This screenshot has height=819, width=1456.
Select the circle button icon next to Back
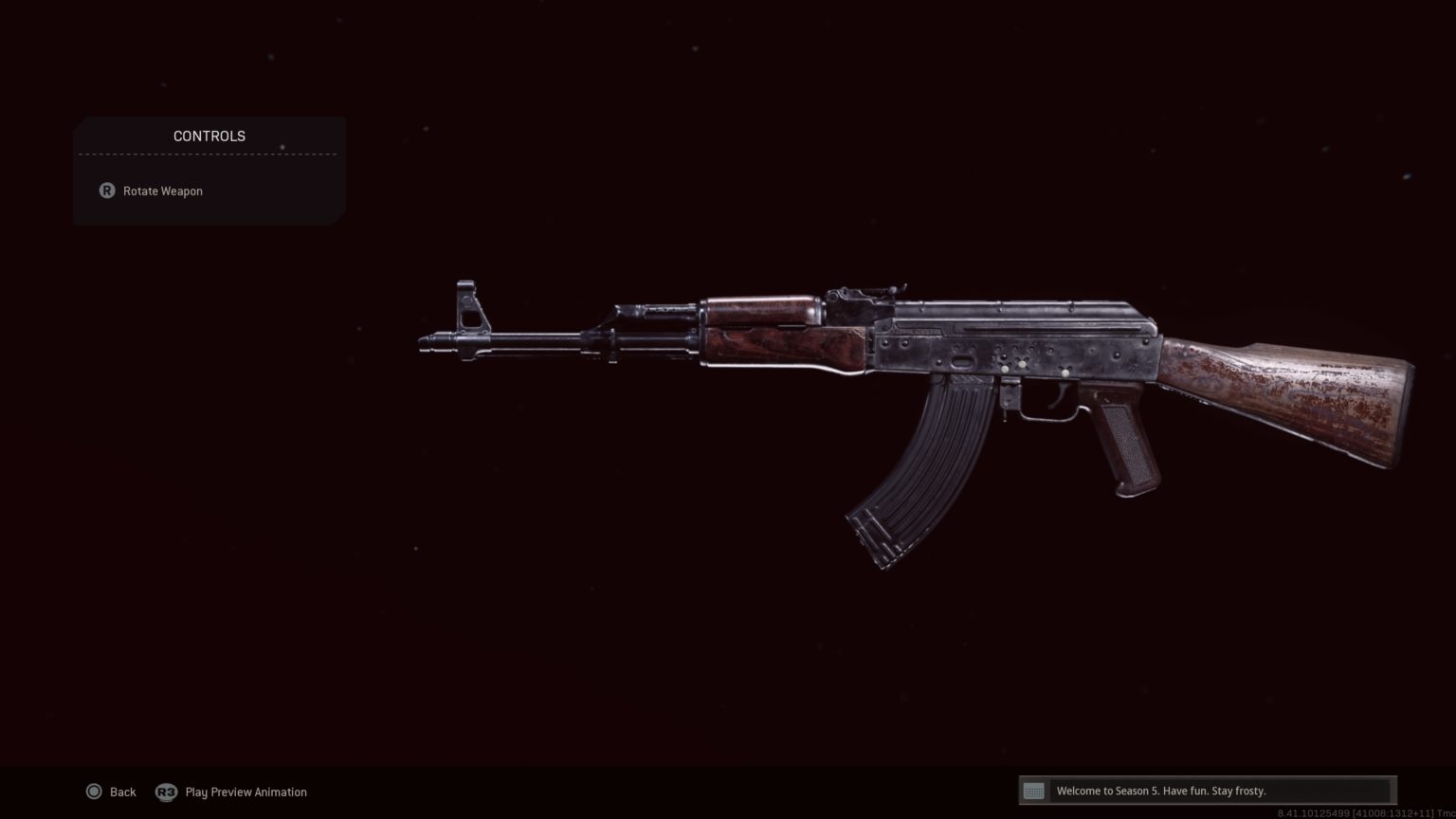point(95,792)
